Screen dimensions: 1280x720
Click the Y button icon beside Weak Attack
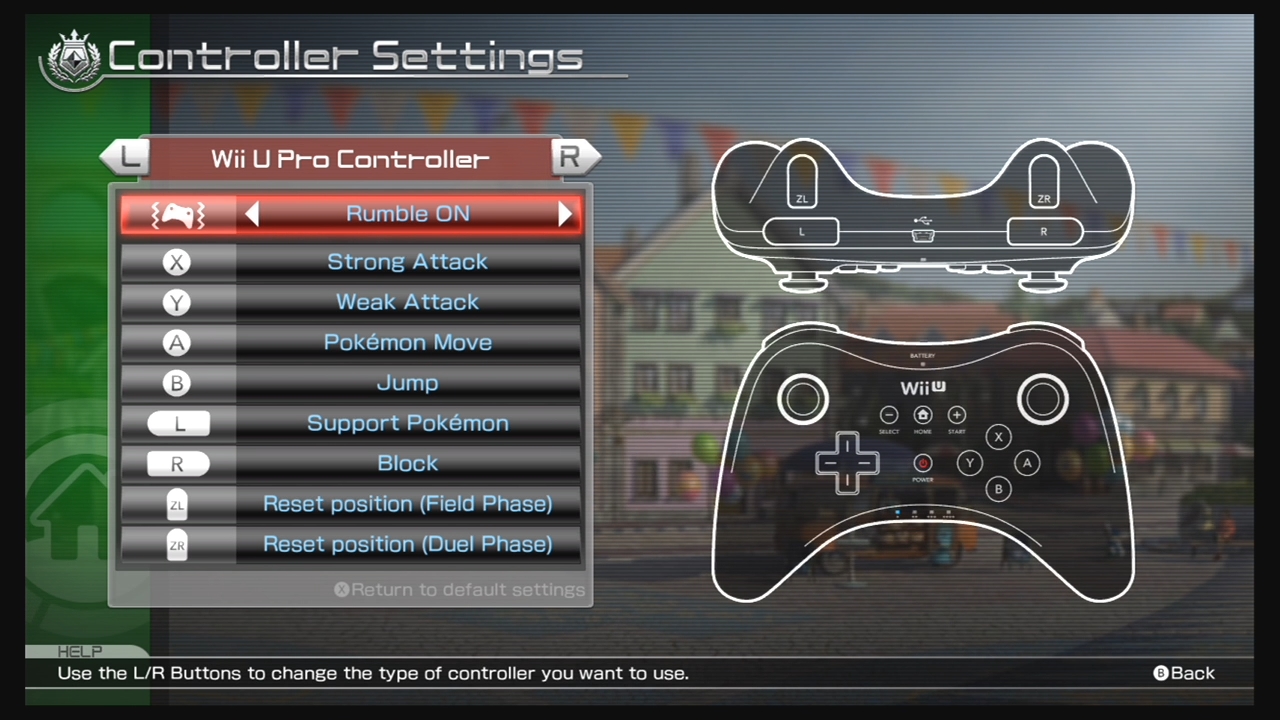(x=177, y=302)
